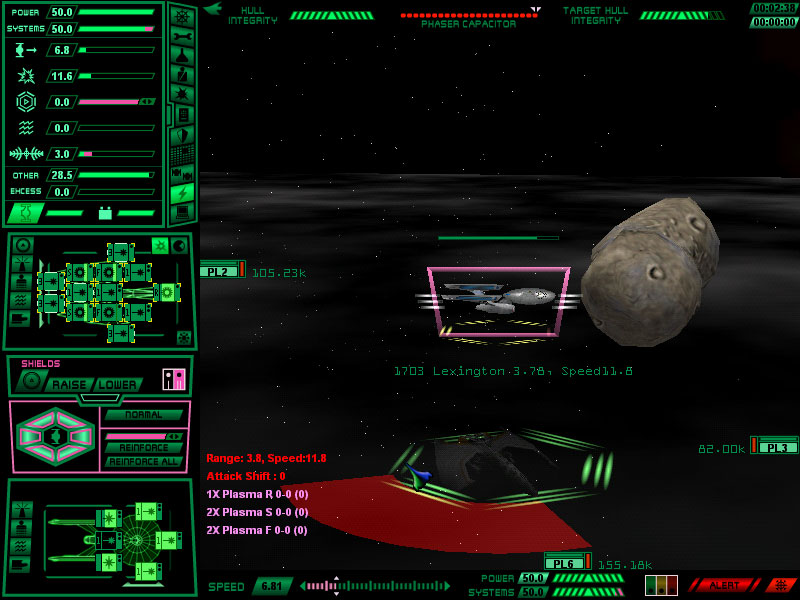Open the officer figure panel tab
The image size is (800, 600).
pos(182,75)
